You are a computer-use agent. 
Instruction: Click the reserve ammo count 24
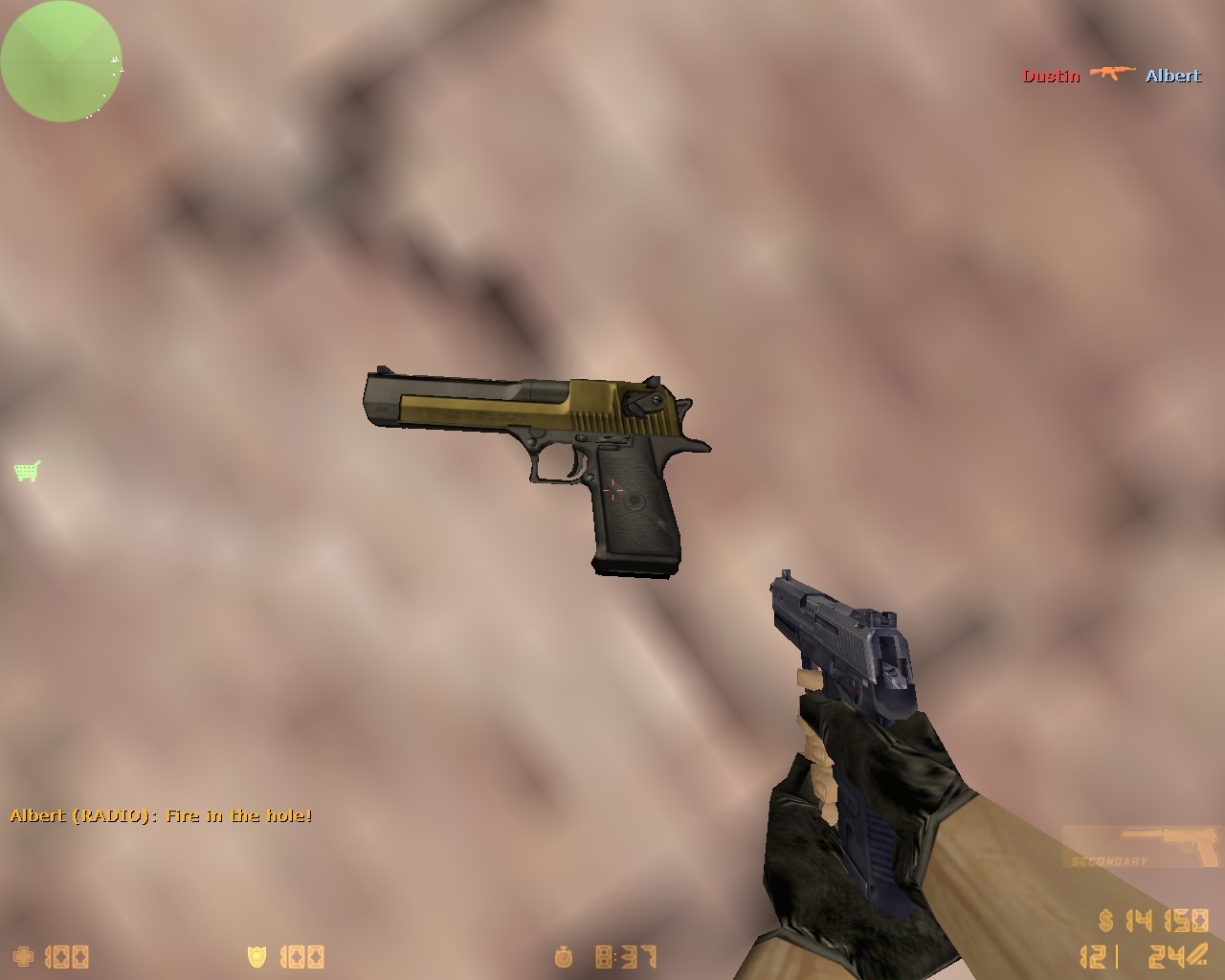(1168, 957)
